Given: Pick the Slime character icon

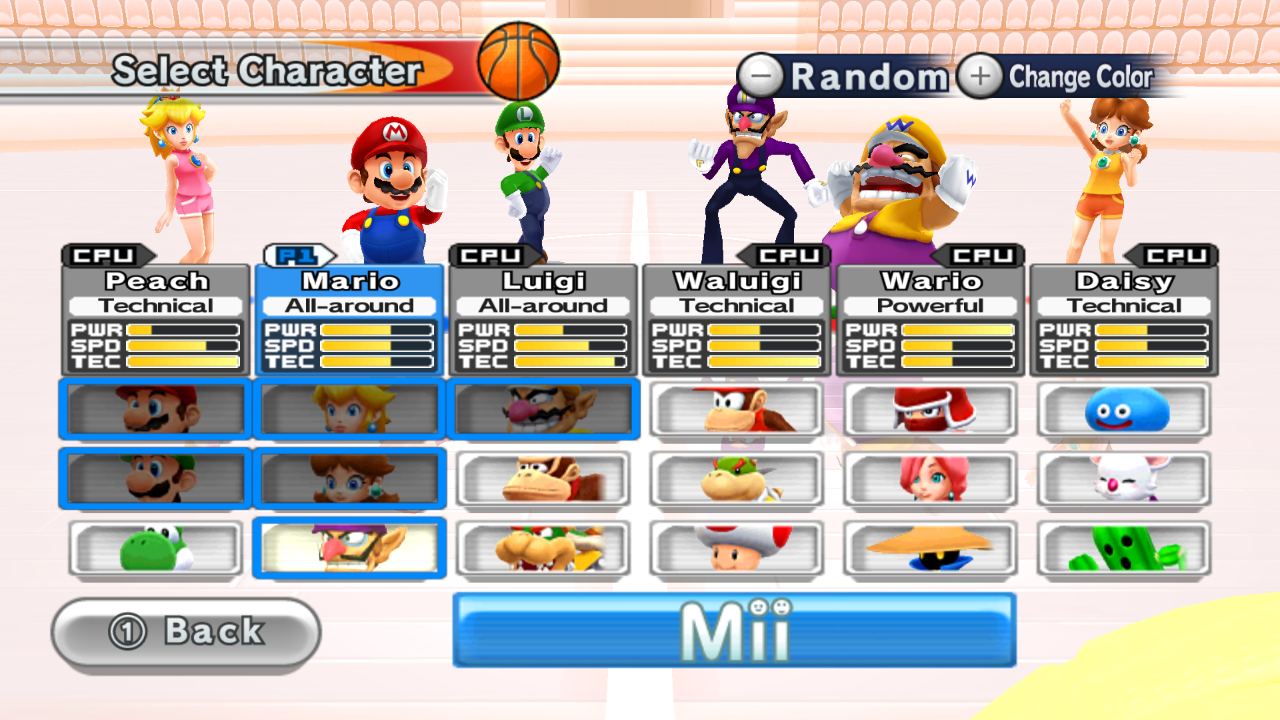Looking at the screenshot, I should coord(1124,409).
